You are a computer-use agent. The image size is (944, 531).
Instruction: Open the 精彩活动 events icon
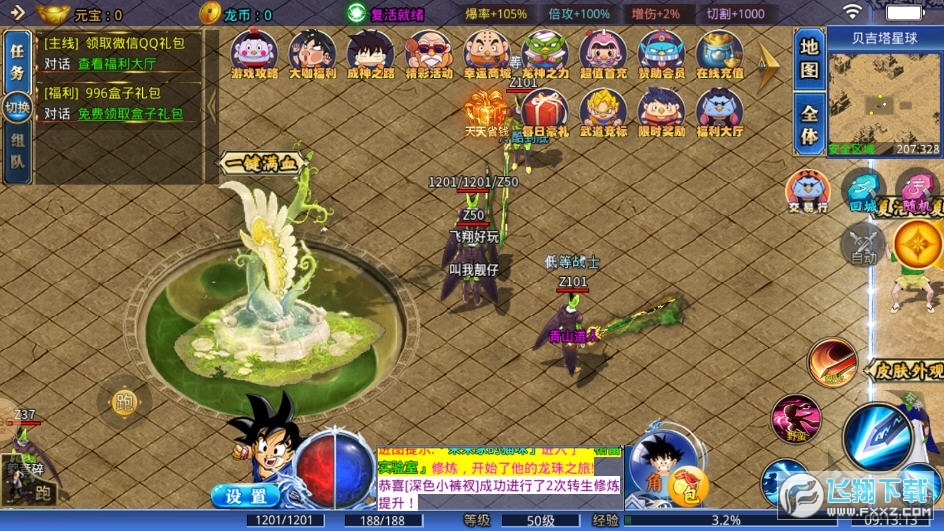(429, 54)
